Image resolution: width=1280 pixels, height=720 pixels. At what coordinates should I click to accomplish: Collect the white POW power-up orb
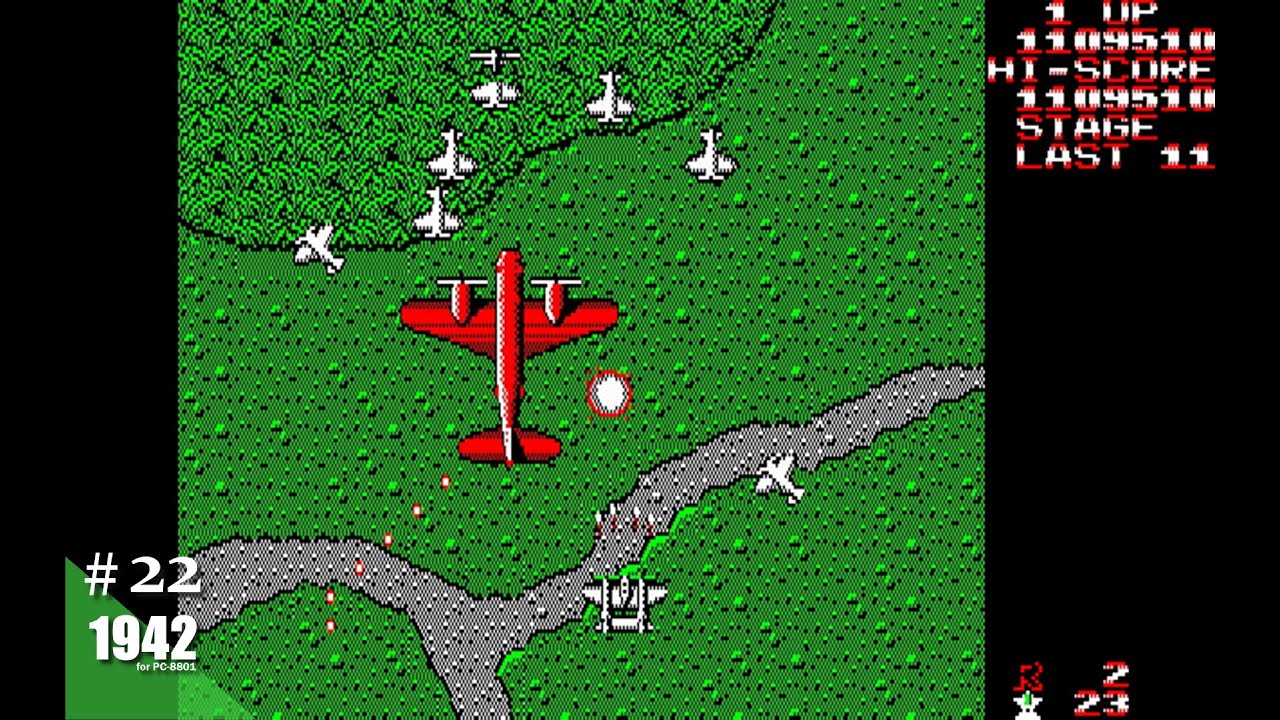coord(608,396)
